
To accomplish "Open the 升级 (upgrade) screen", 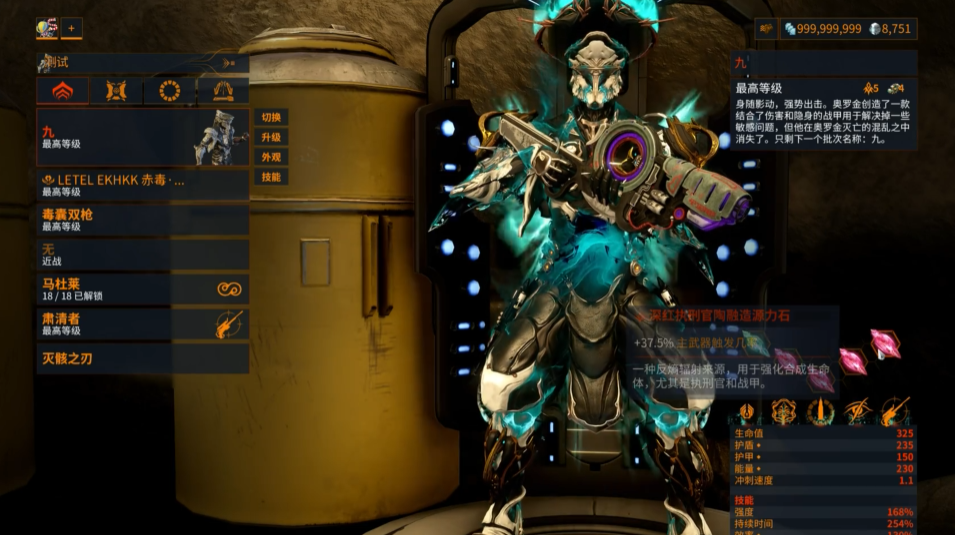I will click(x=271, y=137).
